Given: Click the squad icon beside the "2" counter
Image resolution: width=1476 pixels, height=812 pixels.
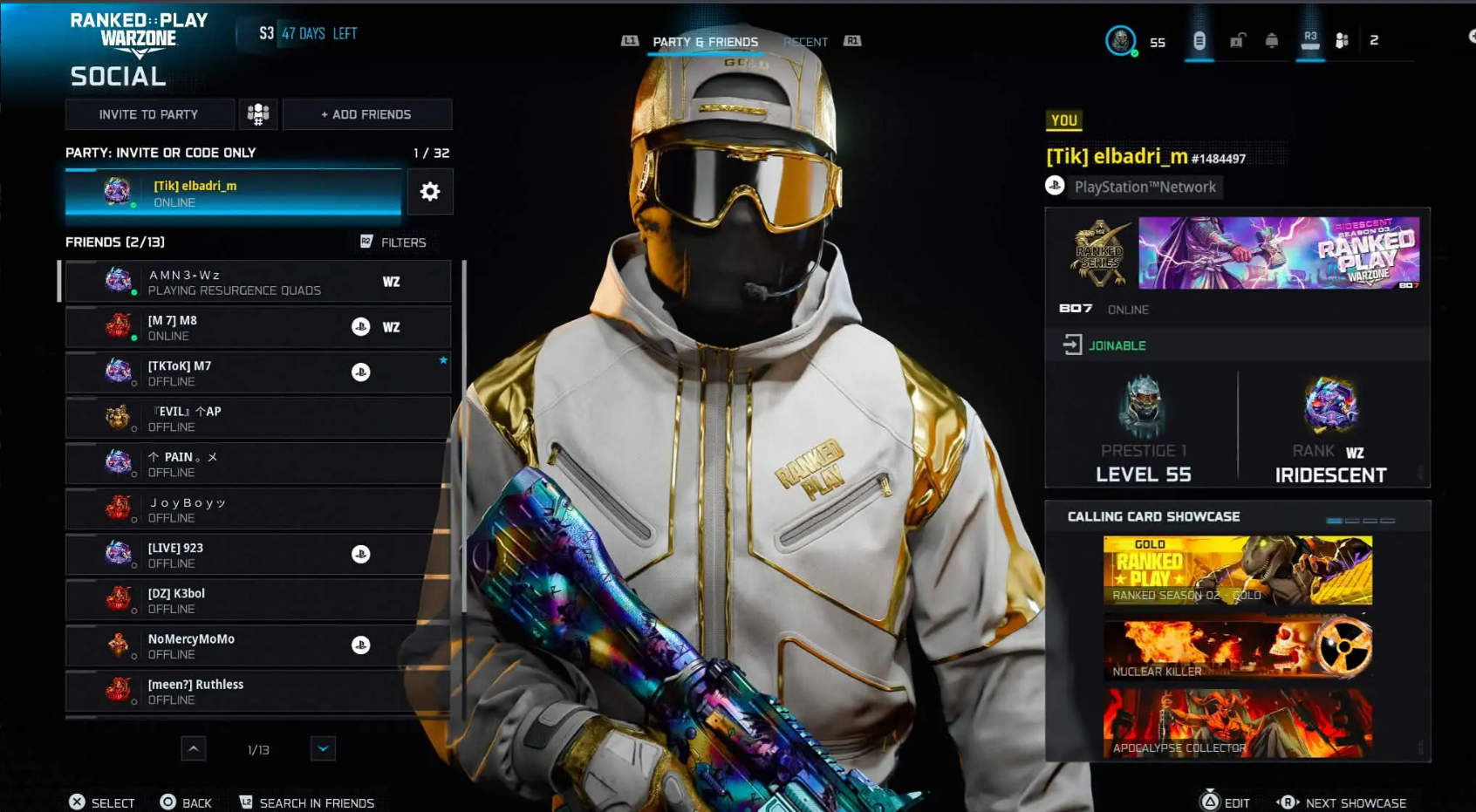Looking at the screenshot, I should [1343, 39].
